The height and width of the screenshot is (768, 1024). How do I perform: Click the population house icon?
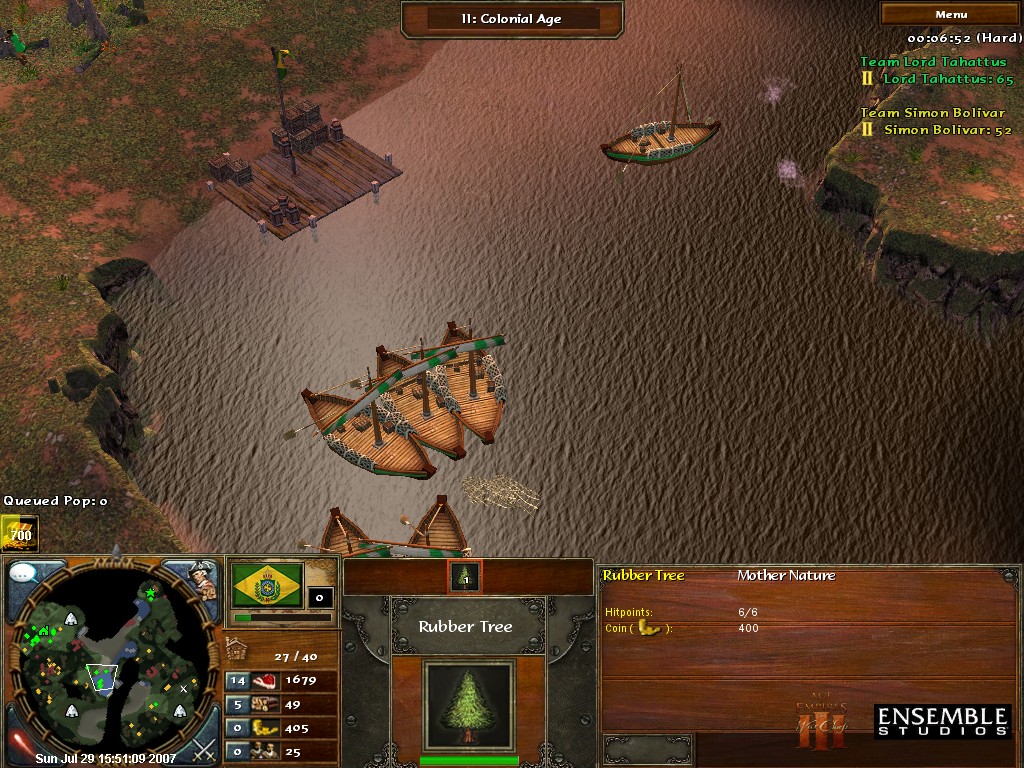pyautogui.click(x=236, y=652)
